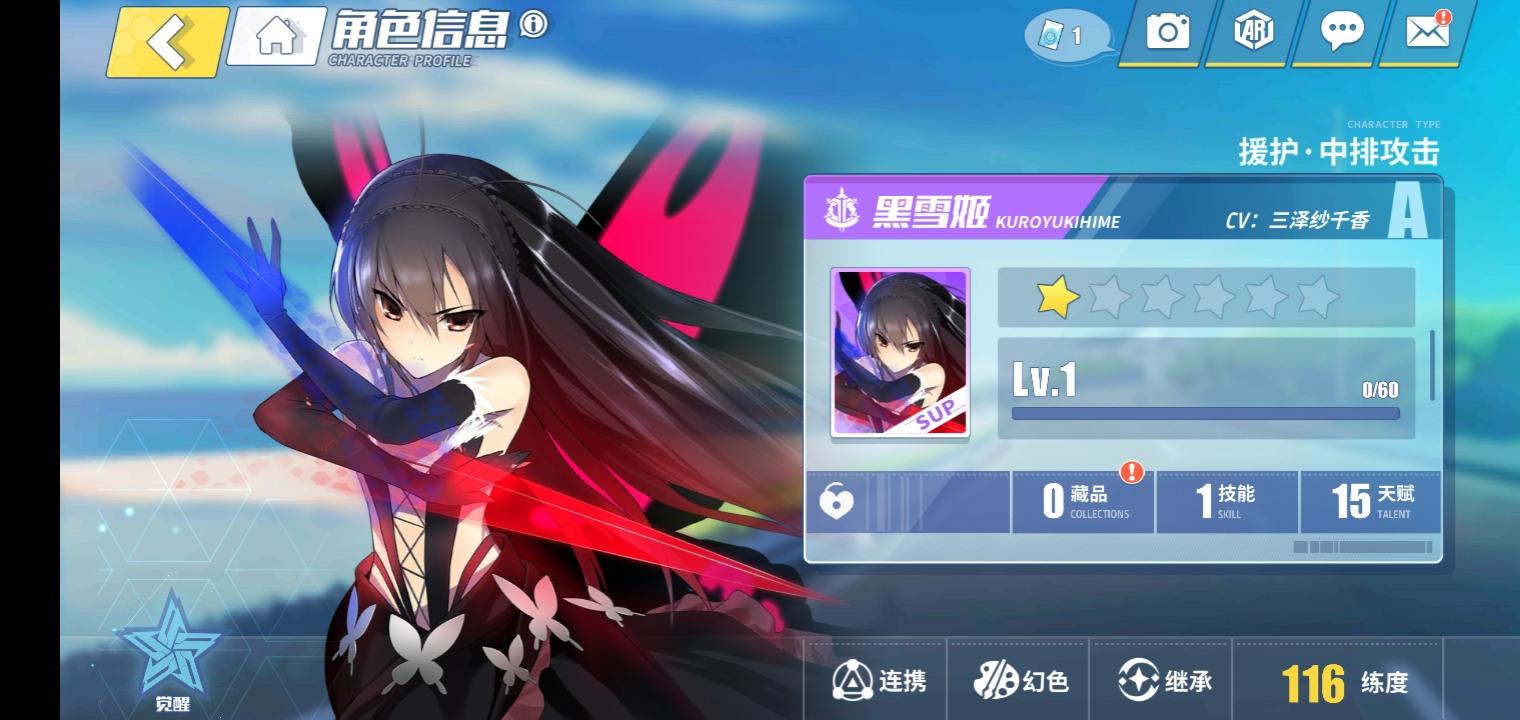
Task: Click the Lv.1 experience progress bar
Action: (1205, 413)
